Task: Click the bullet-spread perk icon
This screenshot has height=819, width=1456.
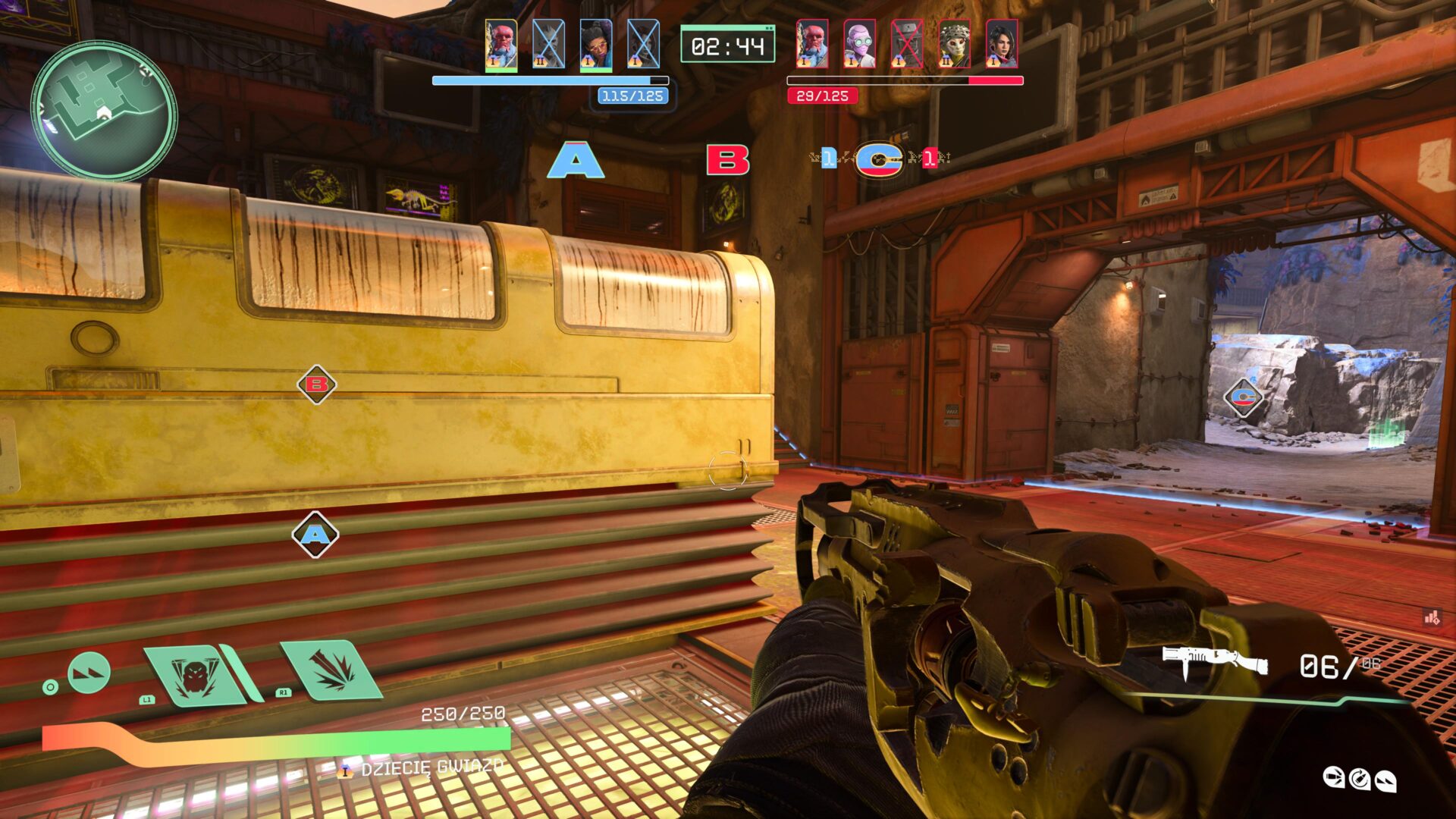Action: point(1333,777)
